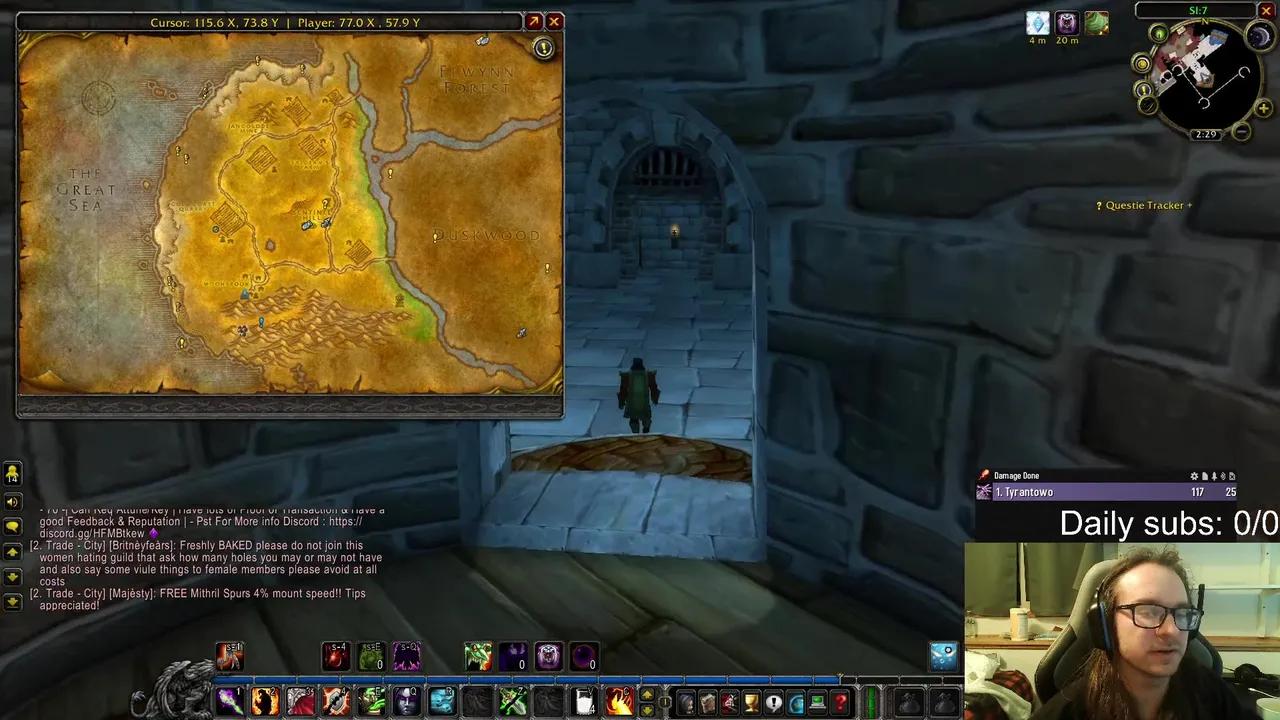Toggle the quest objectives circle on the map corner
The height and width of the screenshot is (720, 1280).
click(x=543, y=47)
